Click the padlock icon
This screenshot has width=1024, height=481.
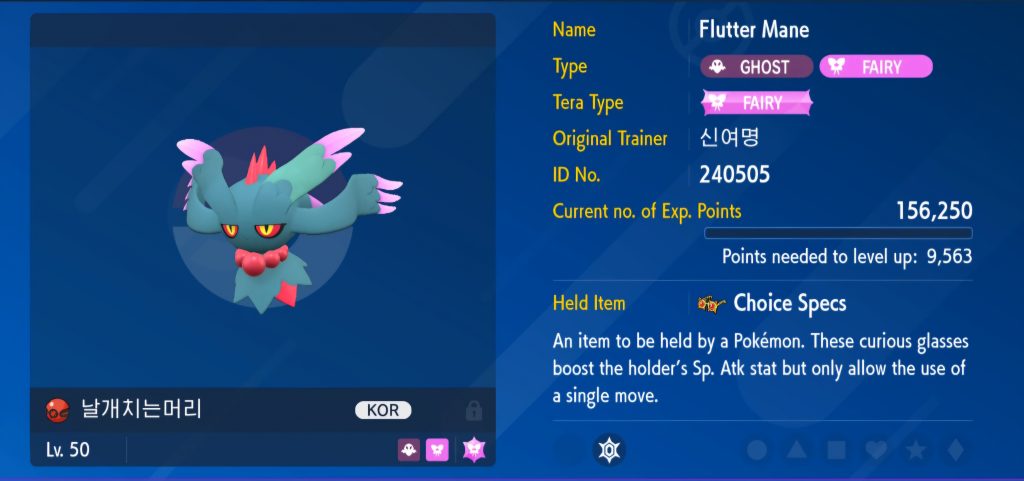474,411
